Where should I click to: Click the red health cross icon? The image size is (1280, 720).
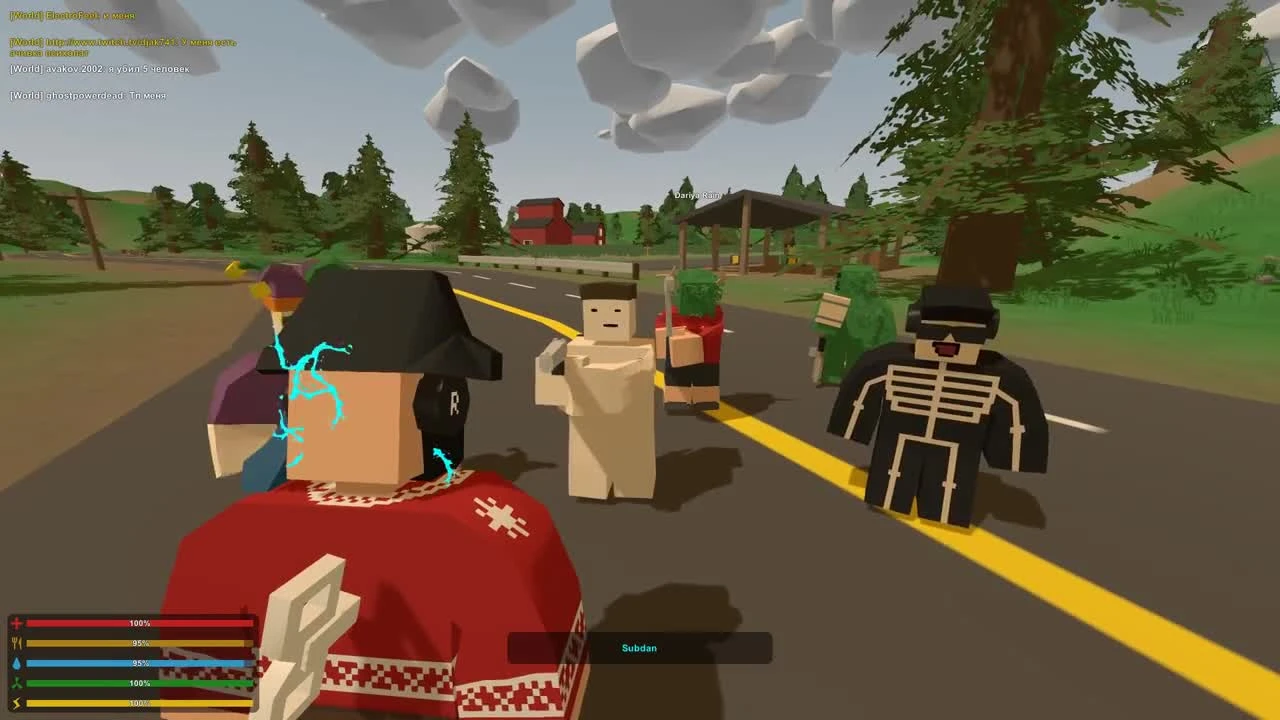pos(17,622)
